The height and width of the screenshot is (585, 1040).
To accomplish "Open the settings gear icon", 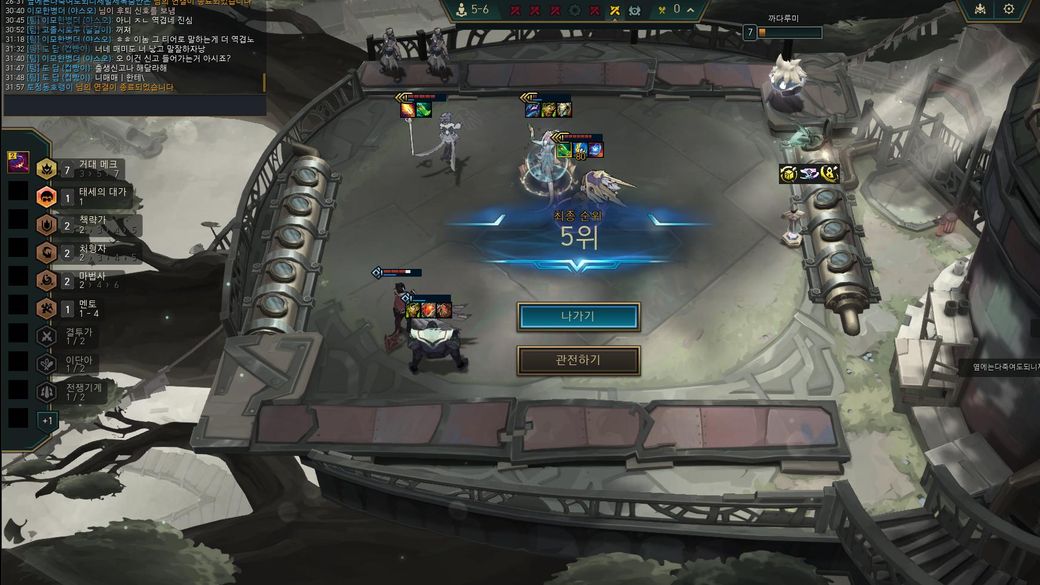I will 1008,9.
